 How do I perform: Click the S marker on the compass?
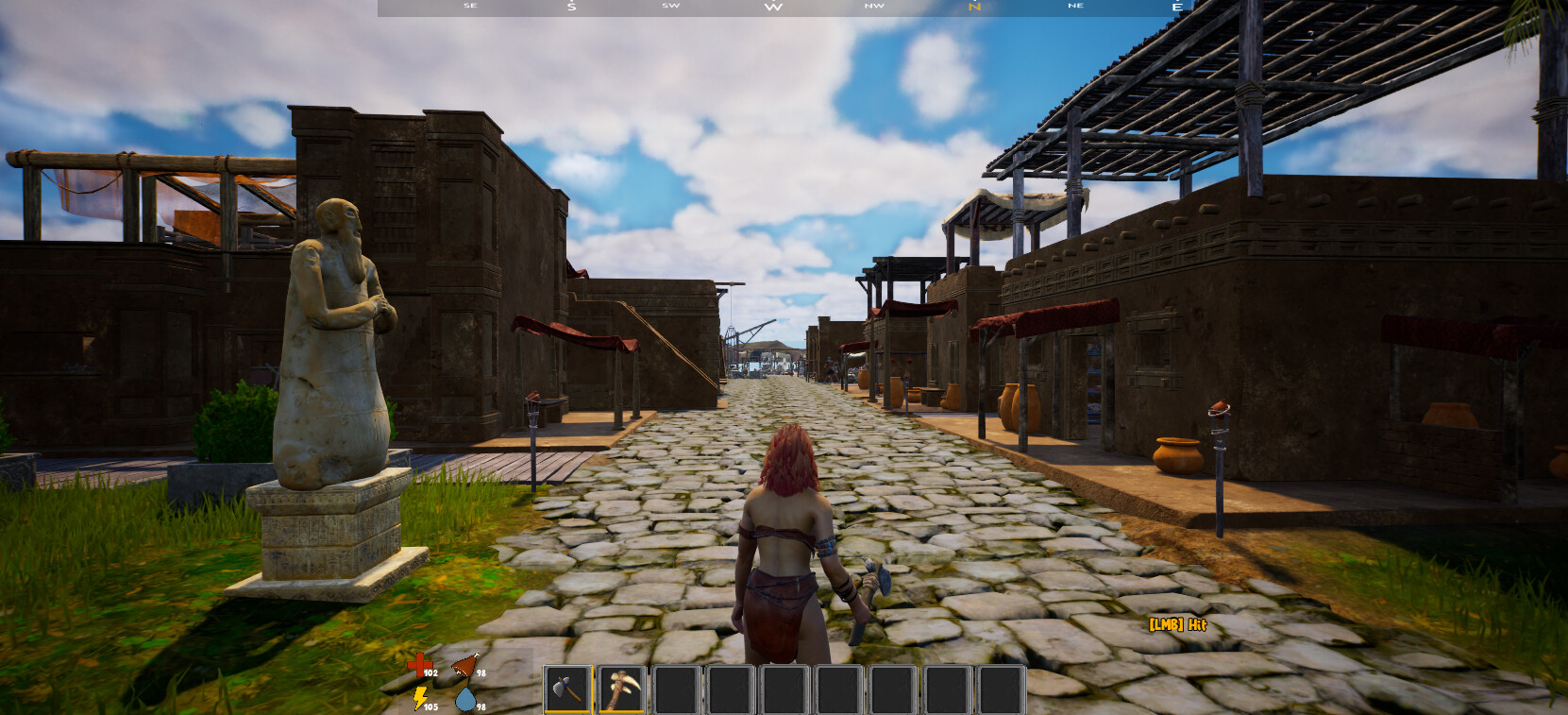click(x=571, y=8)
